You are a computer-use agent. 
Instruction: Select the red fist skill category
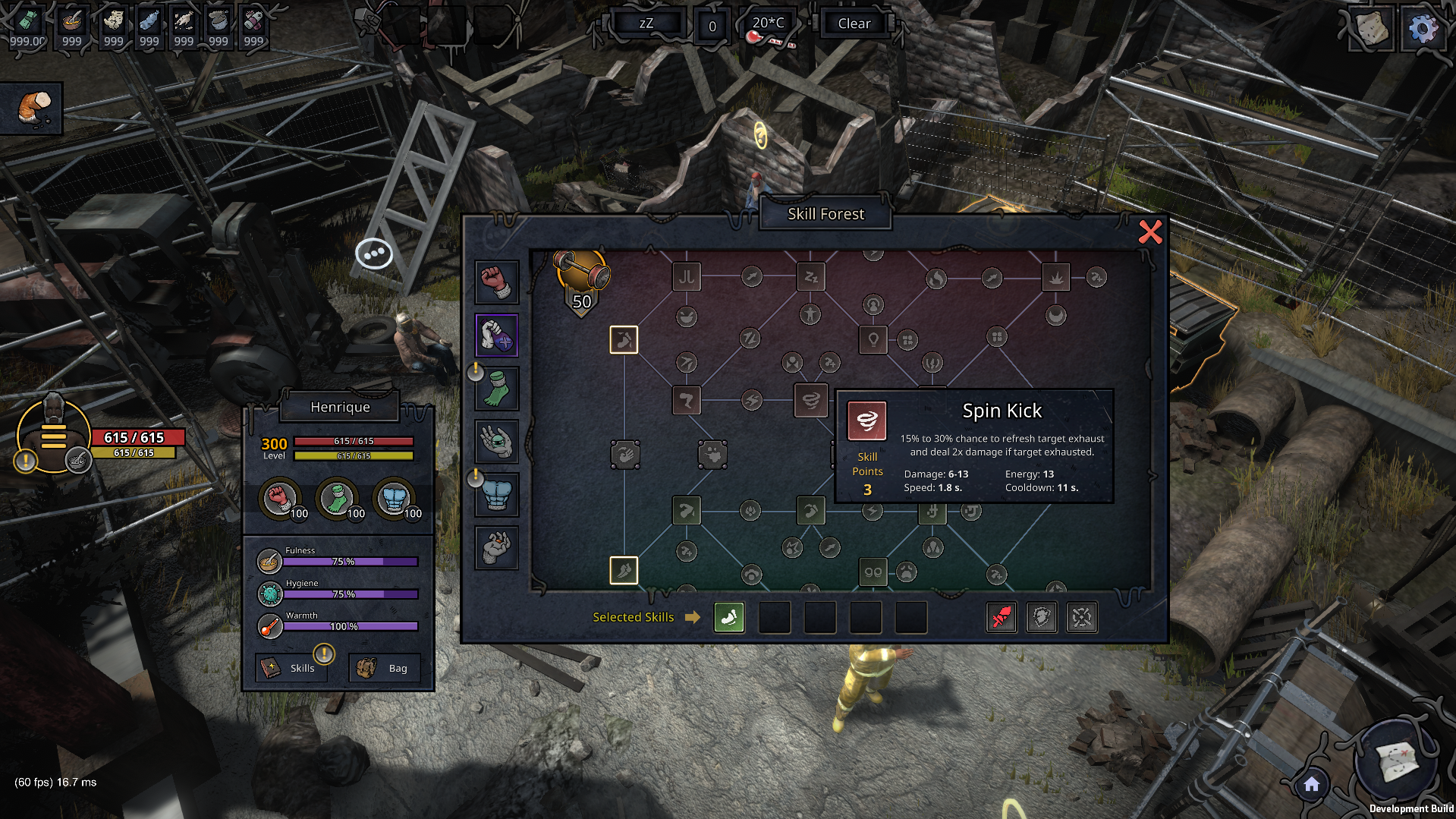[496, 282]
